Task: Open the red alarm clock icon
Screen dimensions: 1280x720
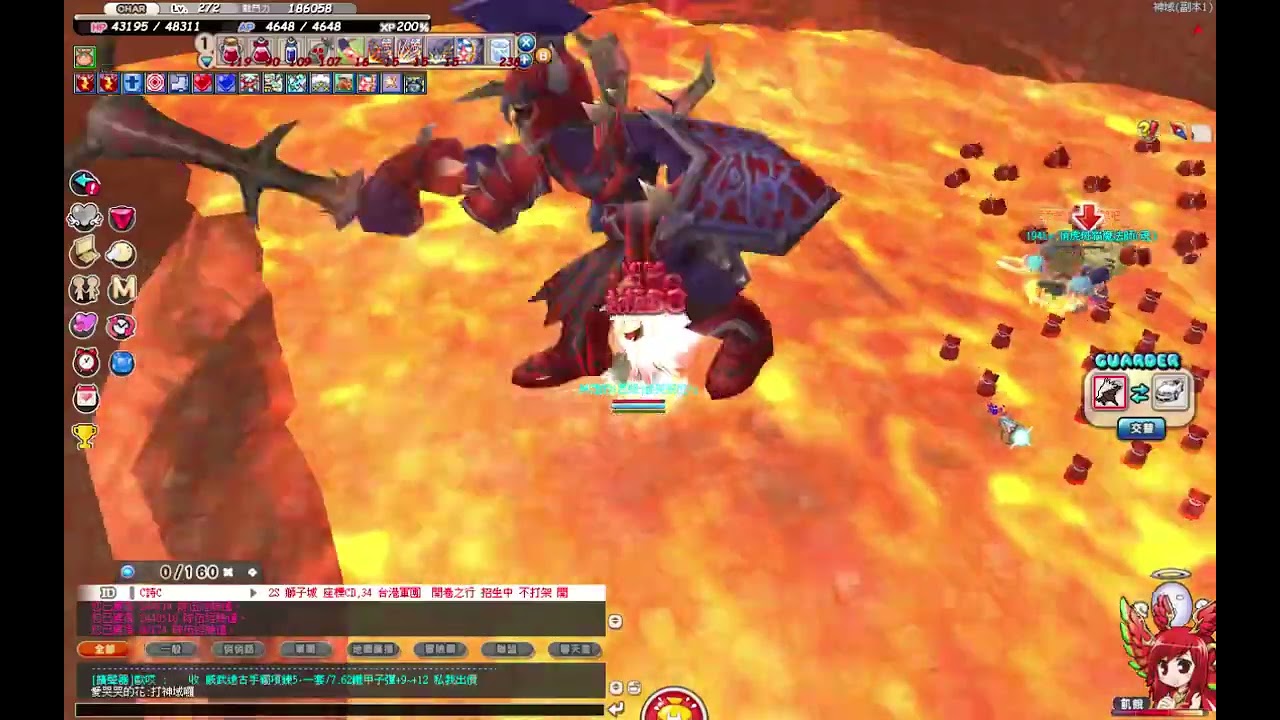Action: pos(86,362)
